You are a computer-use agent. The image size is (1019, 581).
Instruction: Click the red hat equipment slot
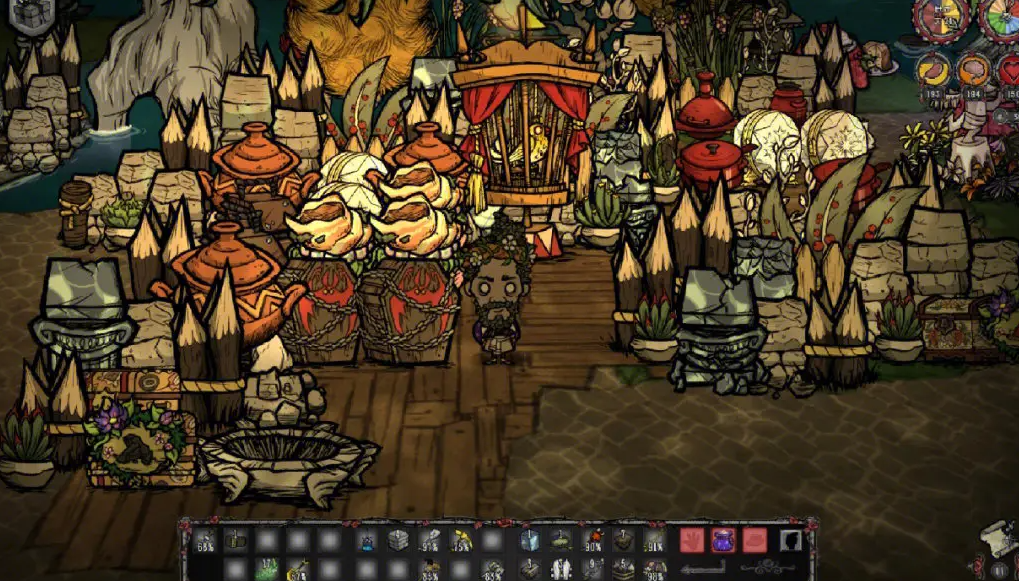tap(754, 541)
